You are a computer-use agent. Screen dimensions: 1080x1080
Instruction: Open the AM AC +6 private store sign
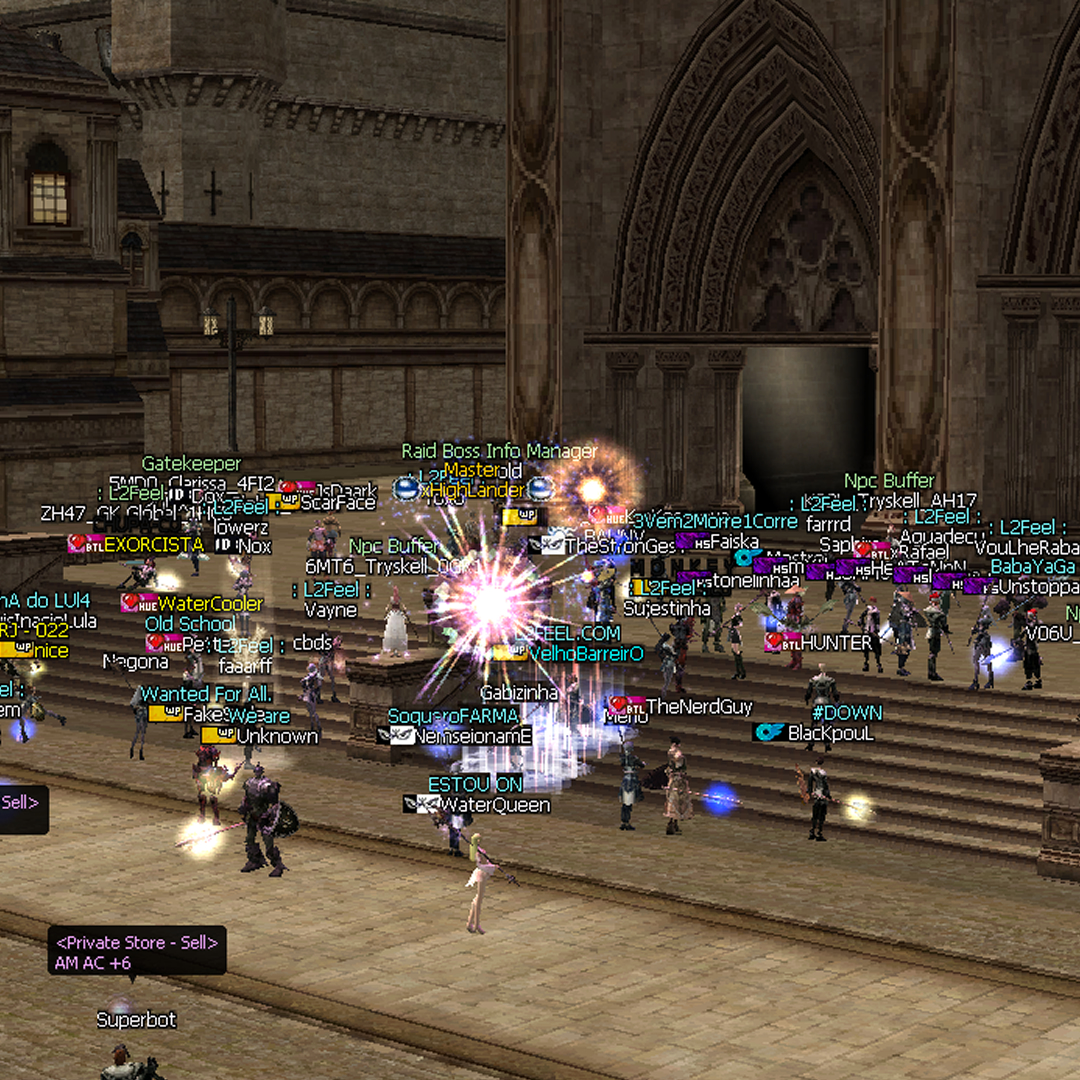137,952
